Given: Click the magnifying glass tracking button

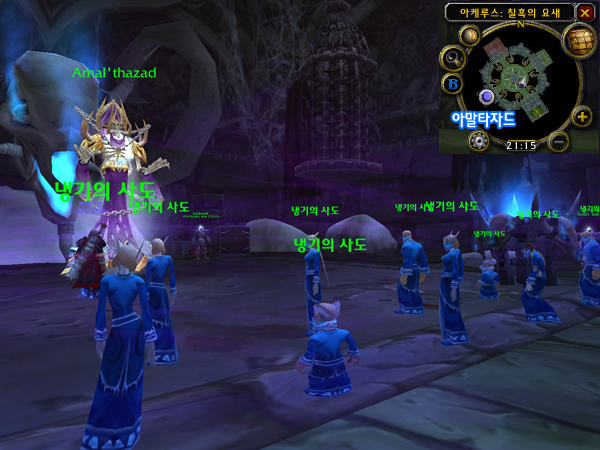Looking at the screenshot, I should coord(452,57).
